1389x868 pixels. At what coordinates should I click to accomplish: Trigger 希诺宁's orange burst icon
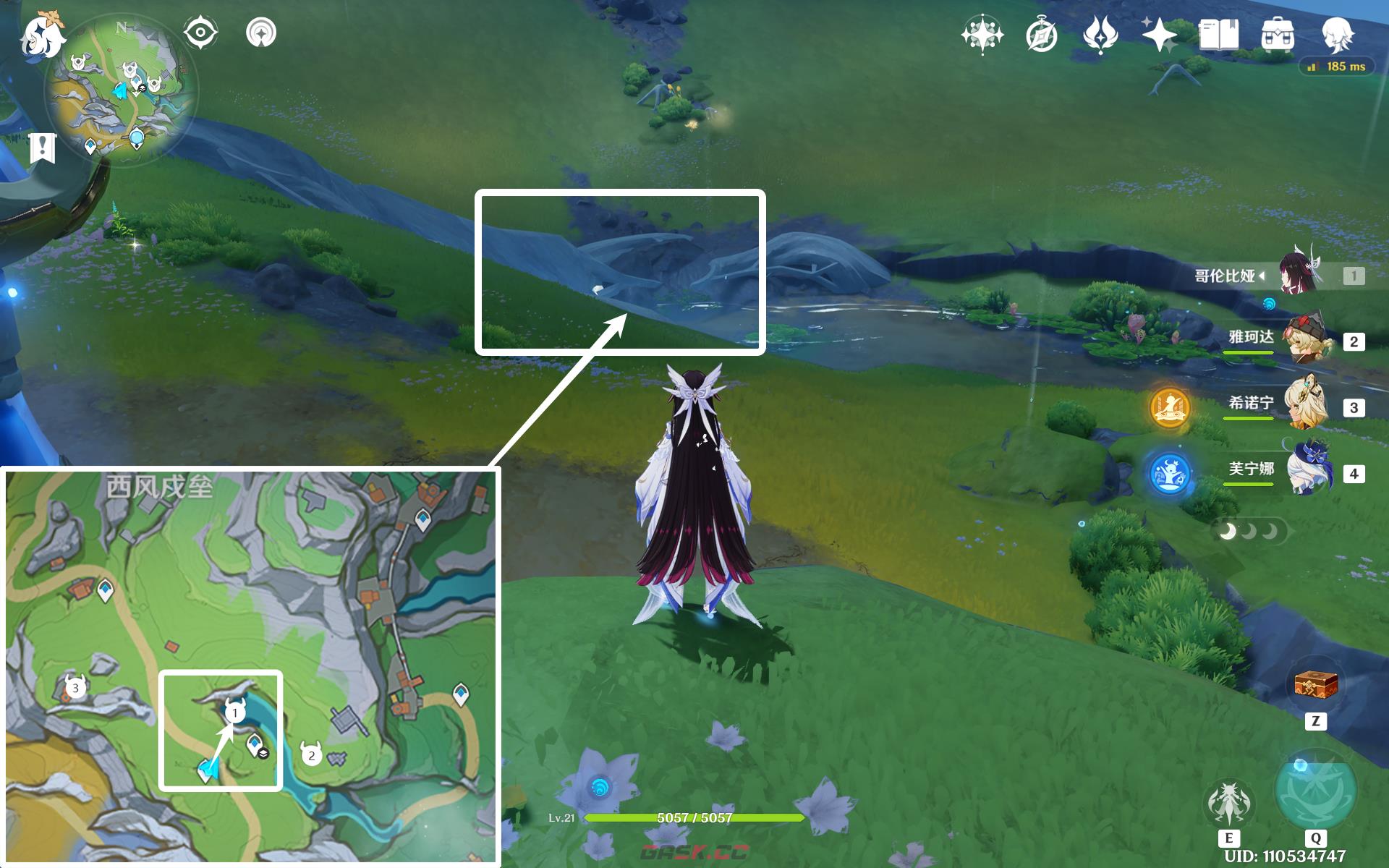point(1170,407)
